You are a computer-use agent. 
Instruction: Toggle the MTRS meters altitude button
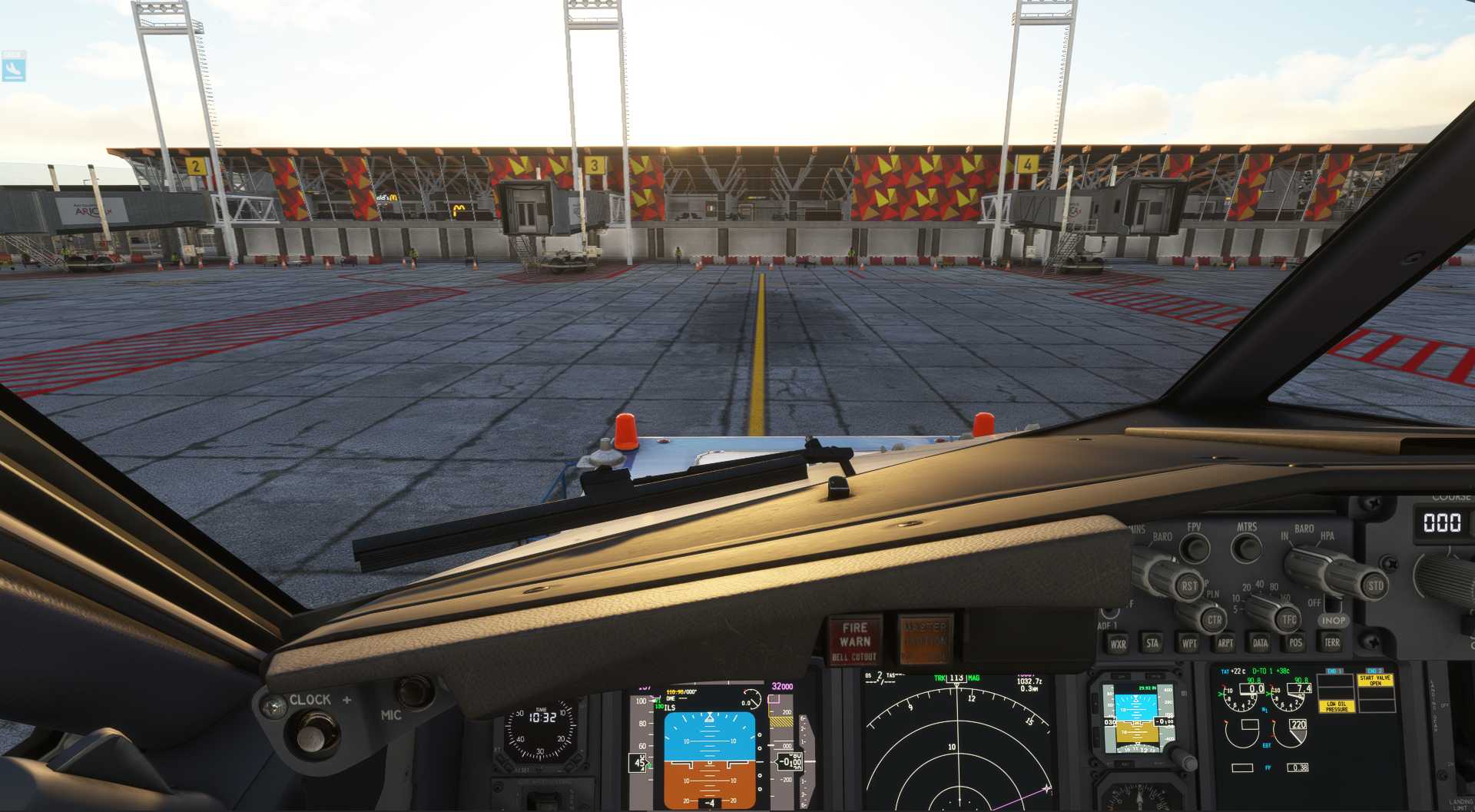[x=1246, y=548]
